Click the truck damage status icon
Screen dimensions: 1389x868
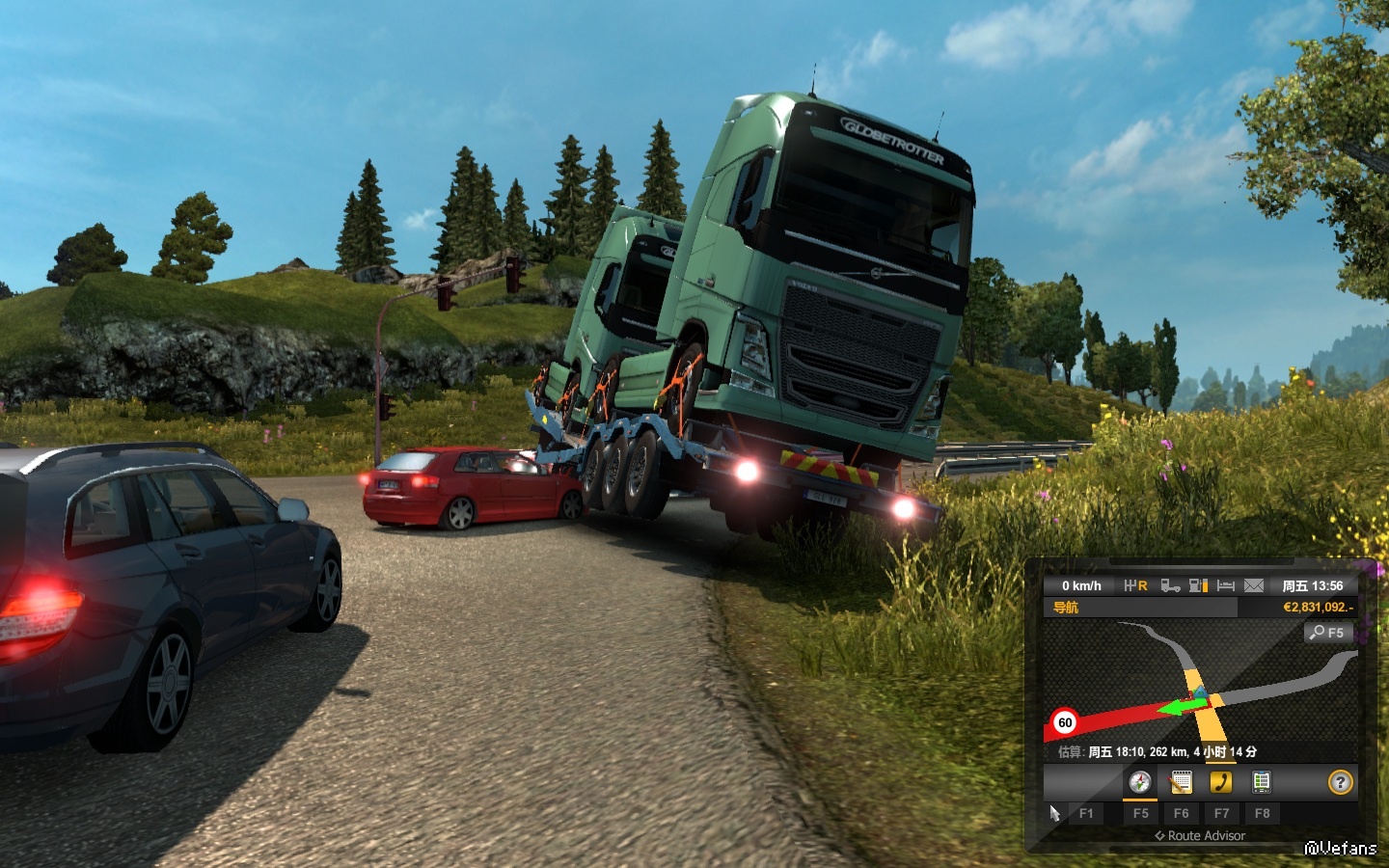coord(1170,585)
